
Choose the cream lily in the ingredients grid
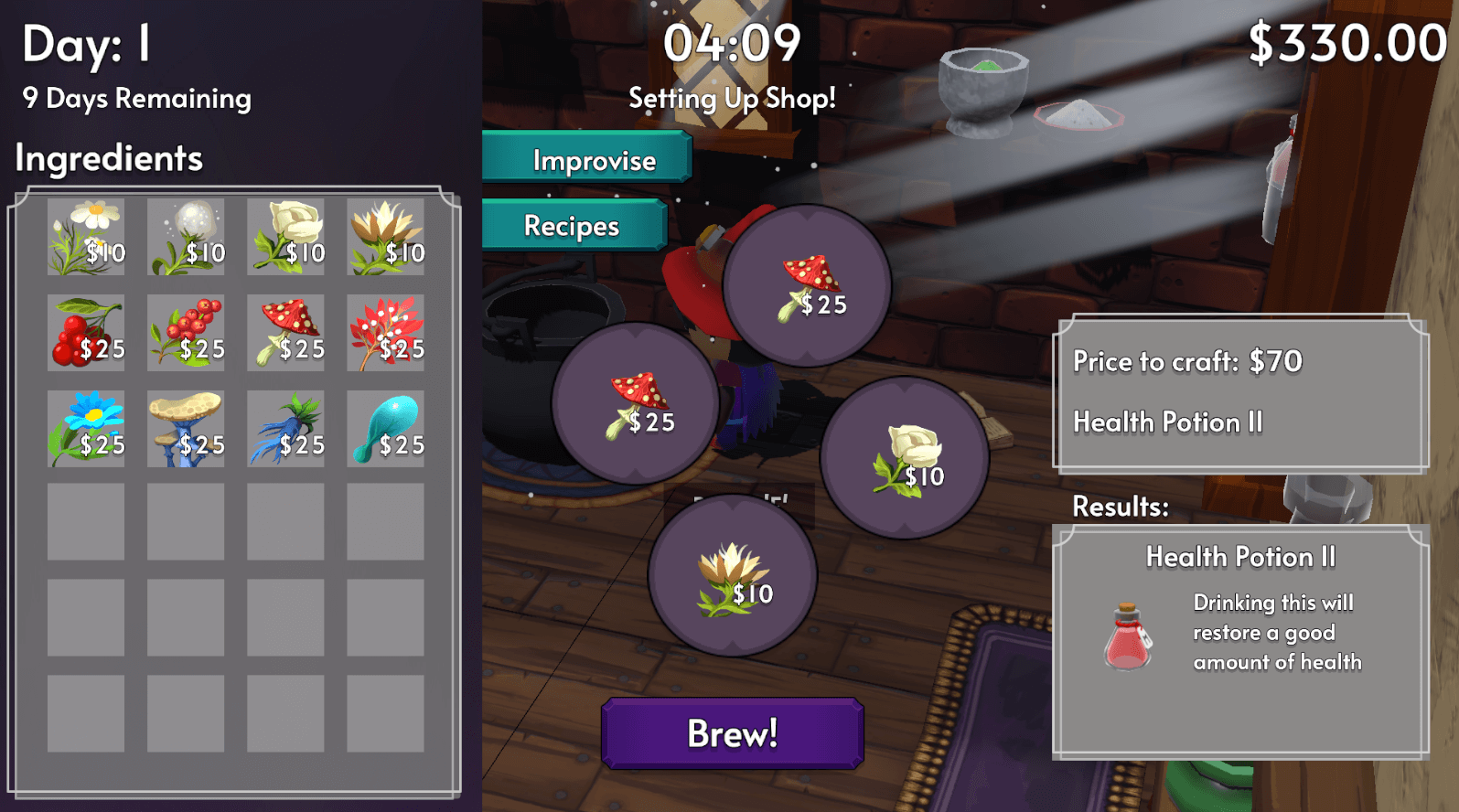(x=385, y=237)
